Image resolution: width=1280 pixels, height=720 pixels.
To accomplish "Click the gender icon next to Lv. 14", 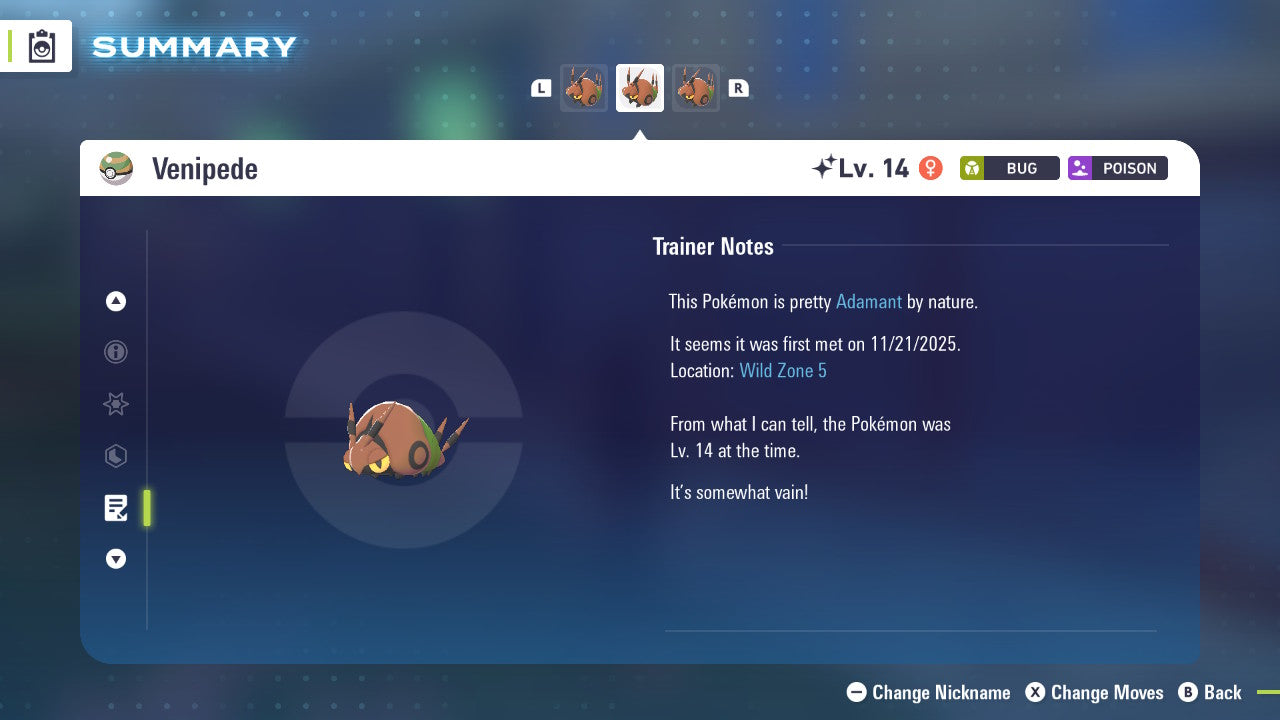I will [930, 168].
